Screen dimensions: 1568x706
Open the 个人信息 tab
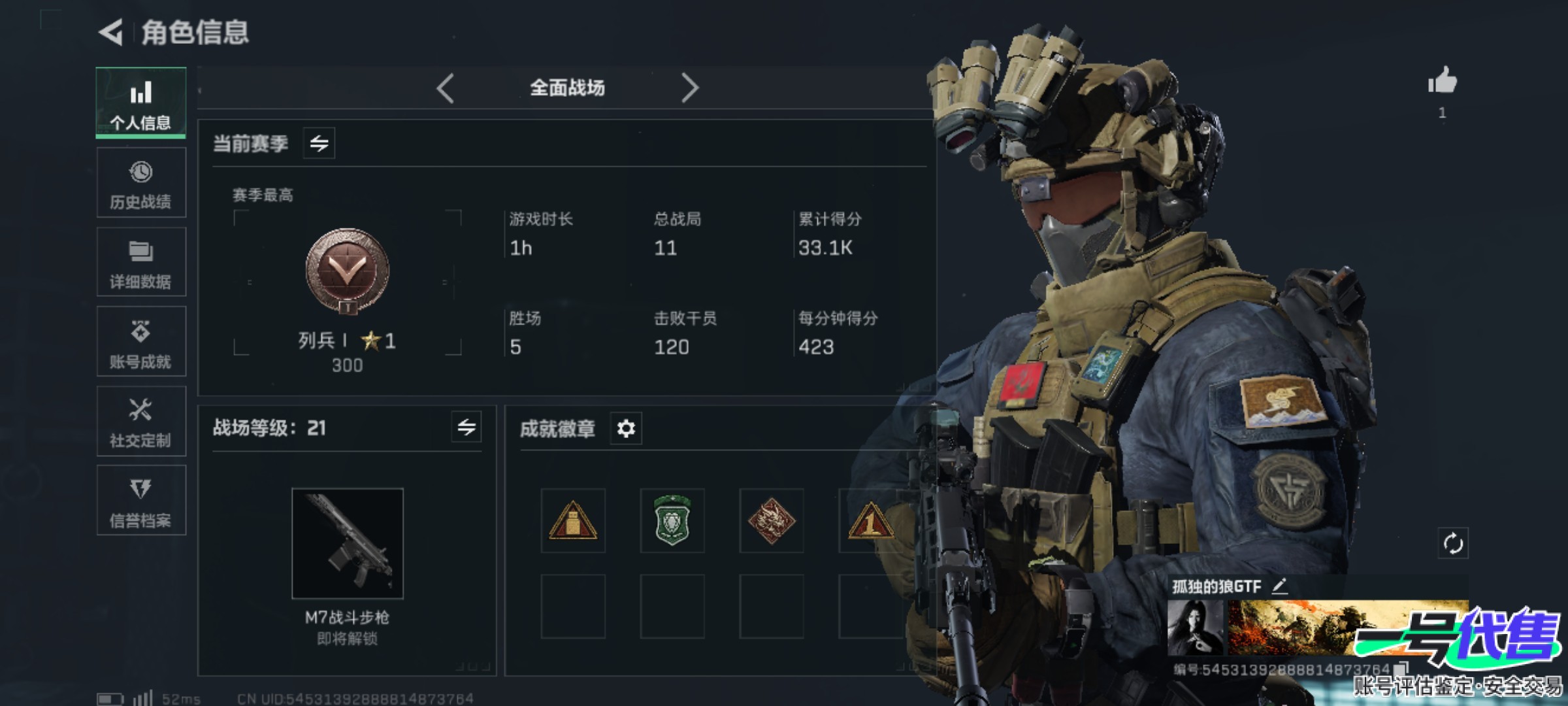click(x=141, y=103)
